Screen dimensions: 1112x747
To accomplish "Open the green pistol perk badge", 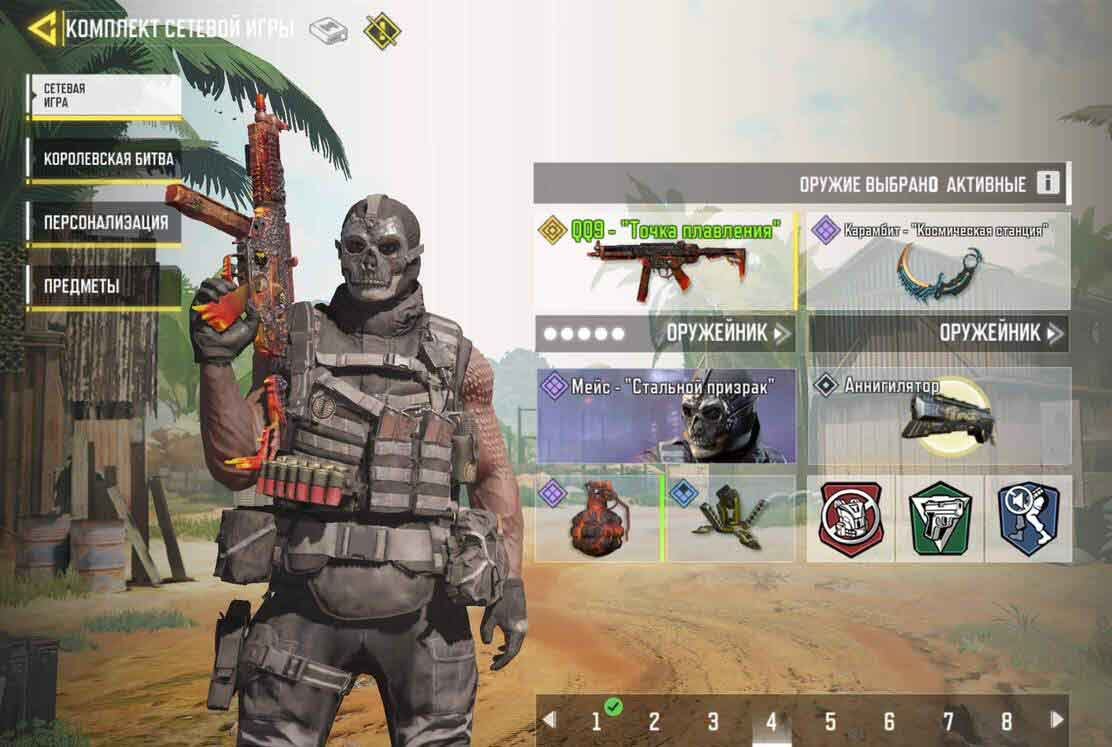I will [940, 518].
